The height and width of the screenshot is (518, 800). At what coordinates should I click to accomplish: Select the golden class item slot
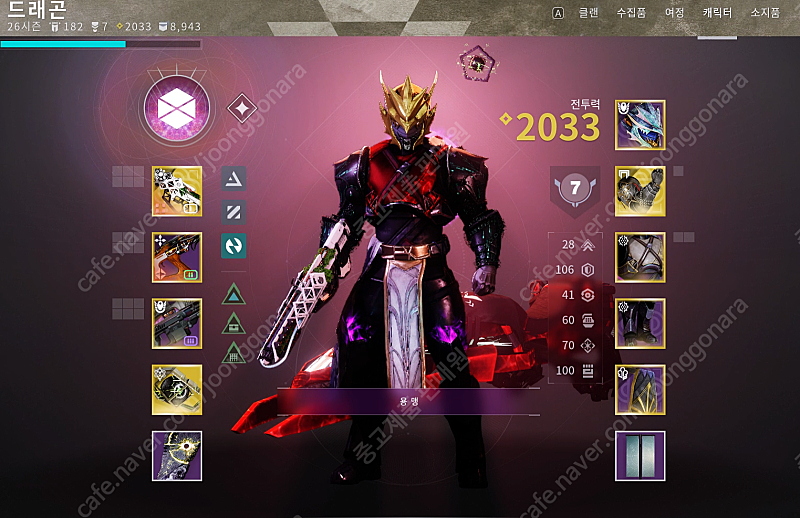[640, 389]
